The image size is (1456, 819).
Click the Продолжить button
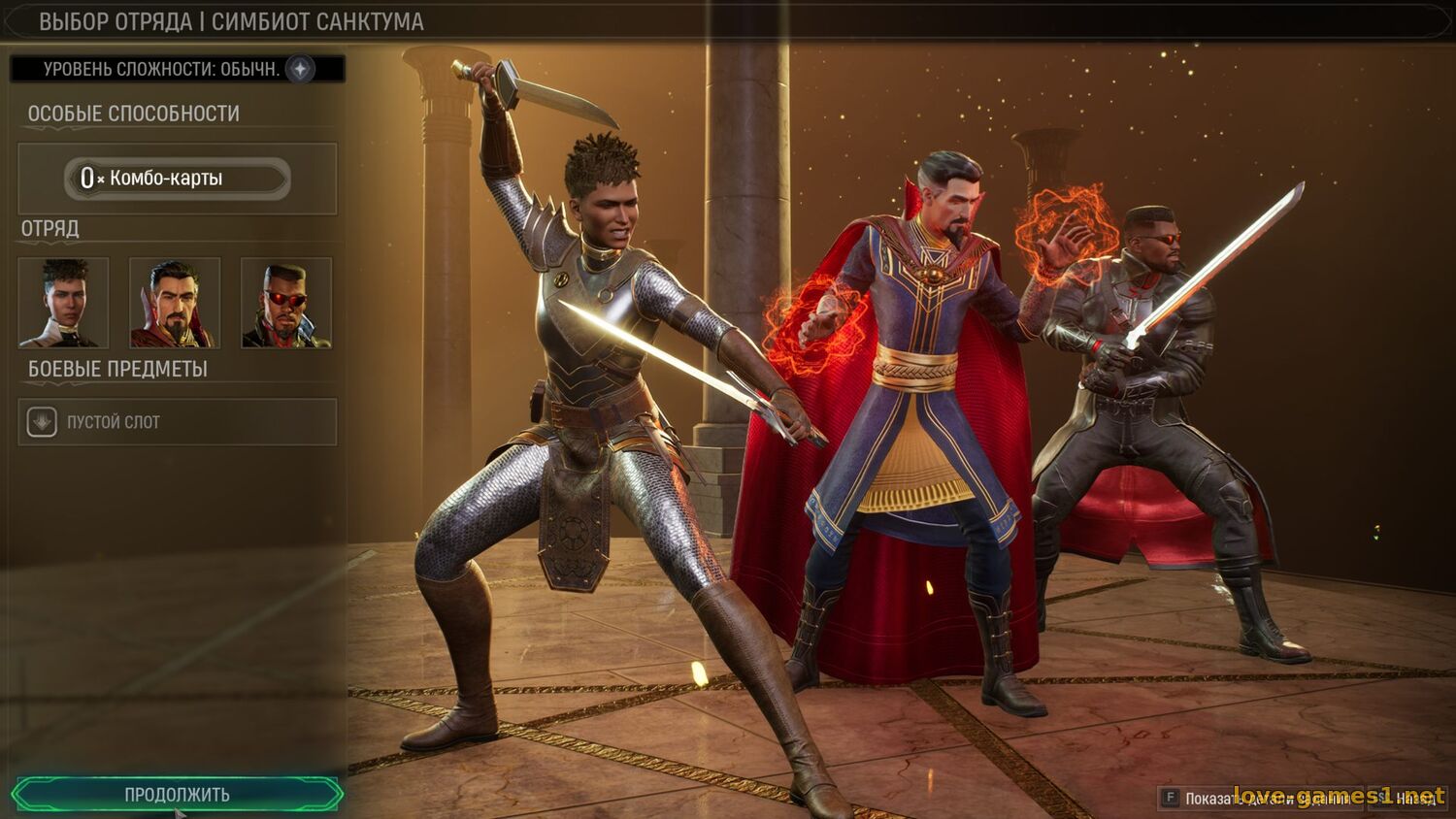[178, 794]
